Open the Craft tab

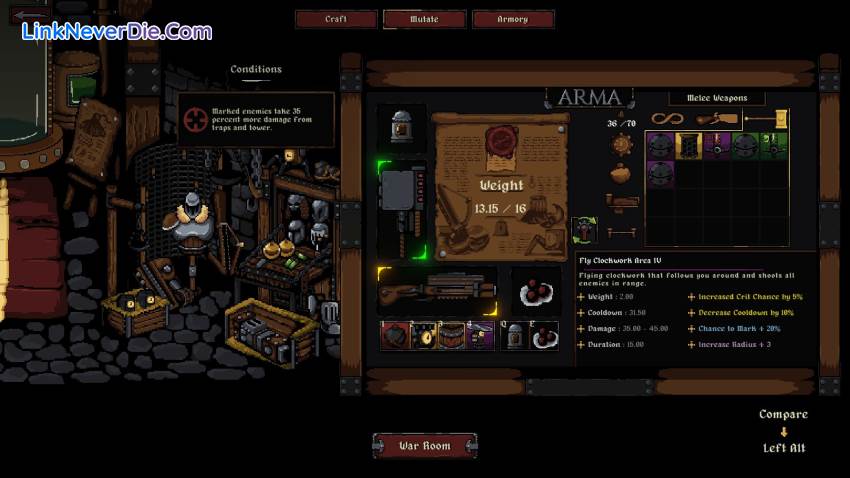click(336, 19)
